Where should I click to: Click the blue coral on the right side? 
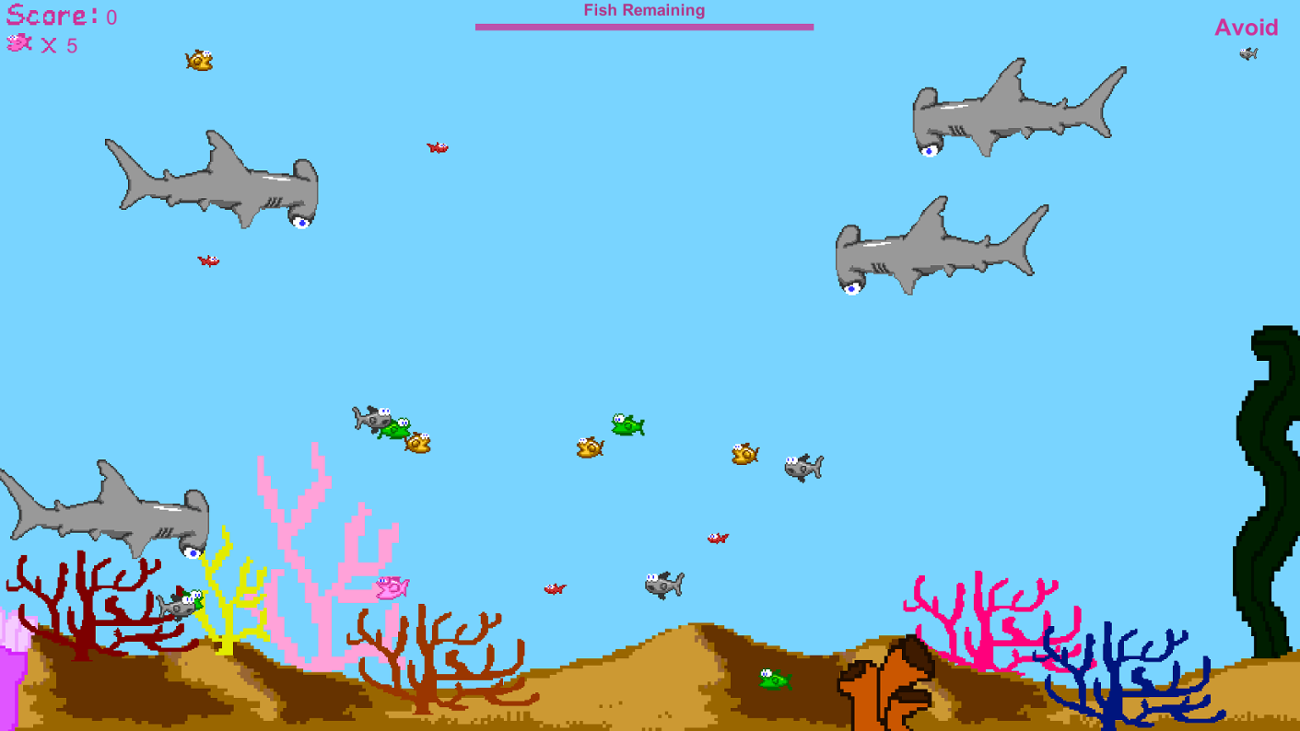(1110, 670)
